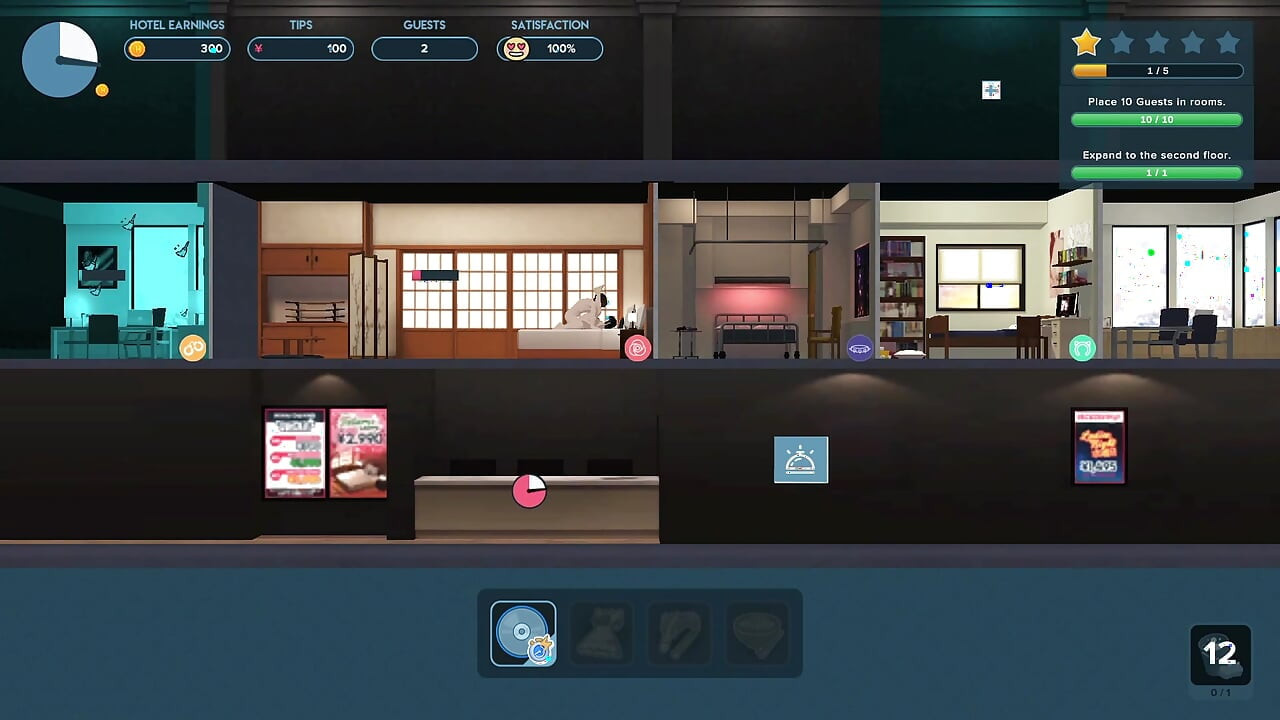Click the locked dress slot in the hotbar

point(600,633)
